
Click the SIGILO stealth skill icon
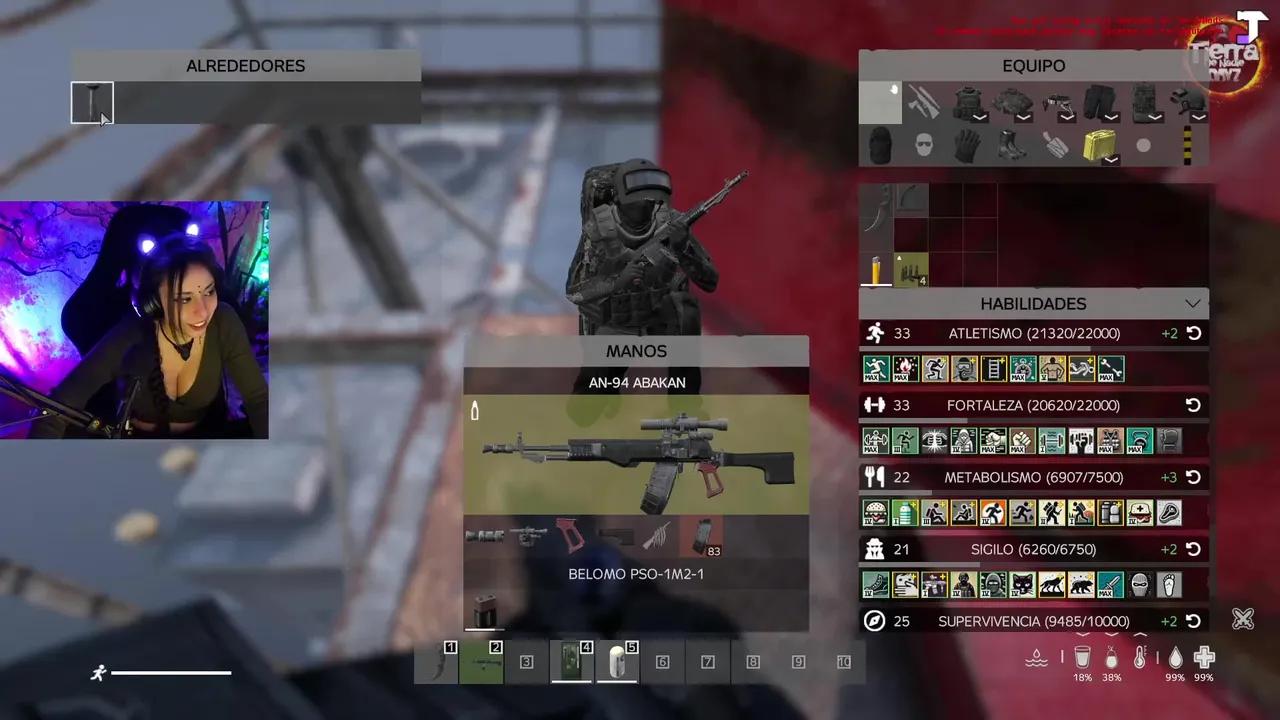click(x=875, y=549)
